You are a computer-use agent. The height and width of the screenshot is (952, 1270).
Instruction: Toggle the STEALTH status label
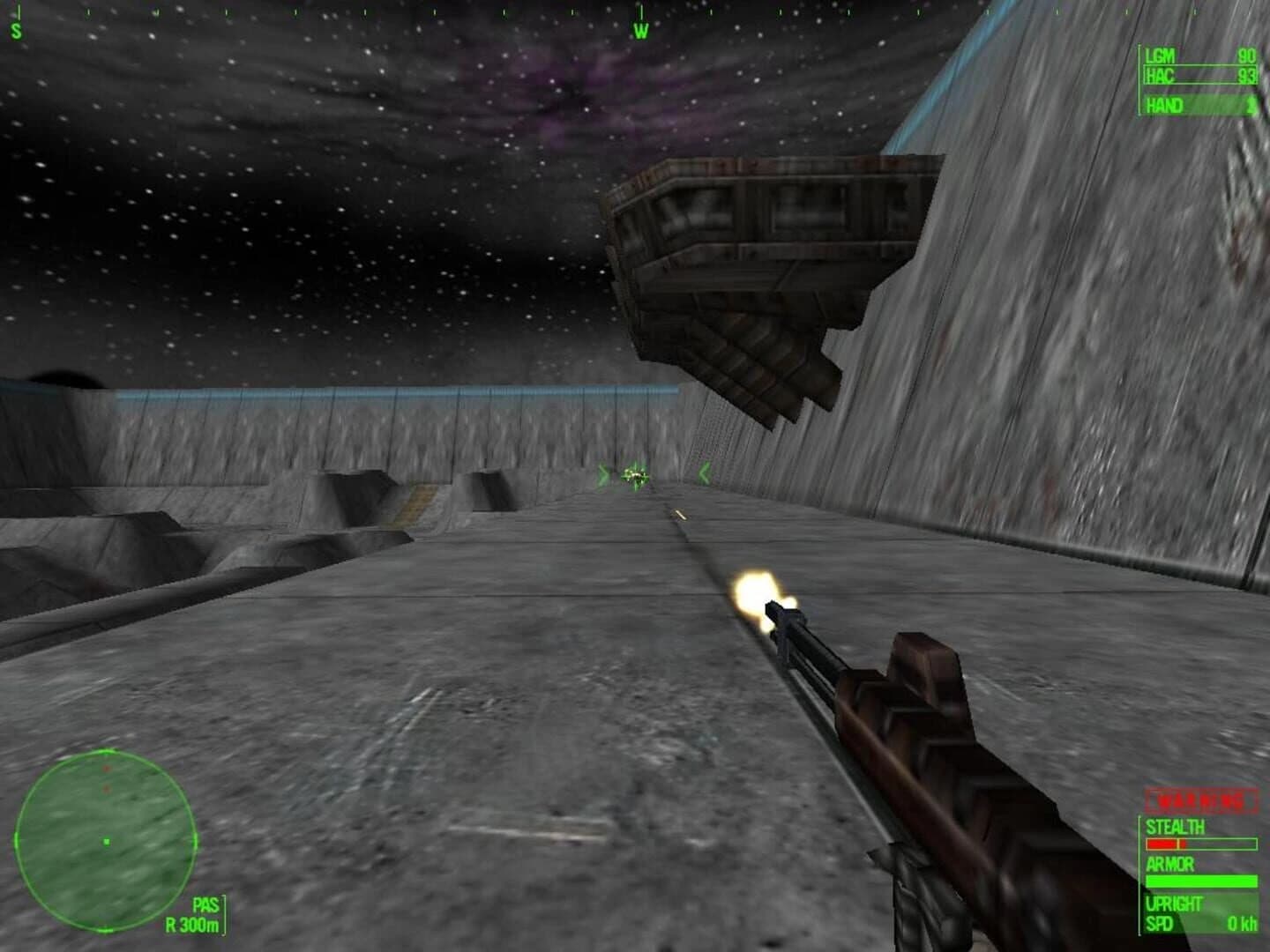click(1175, 826)
